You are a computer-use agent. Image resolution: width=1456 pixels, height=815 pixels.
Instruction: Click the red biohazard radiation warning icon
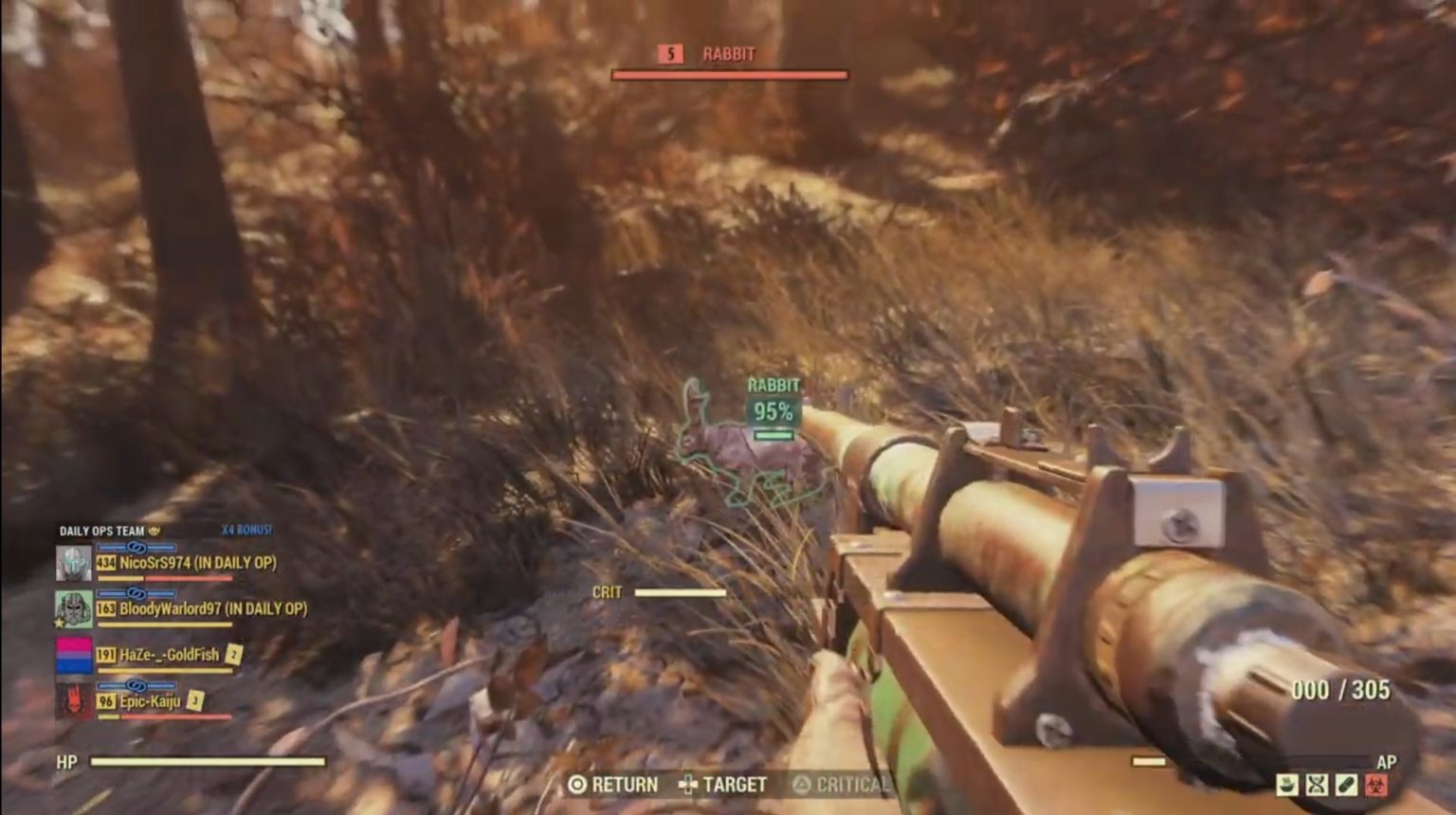pos(1375,784)
